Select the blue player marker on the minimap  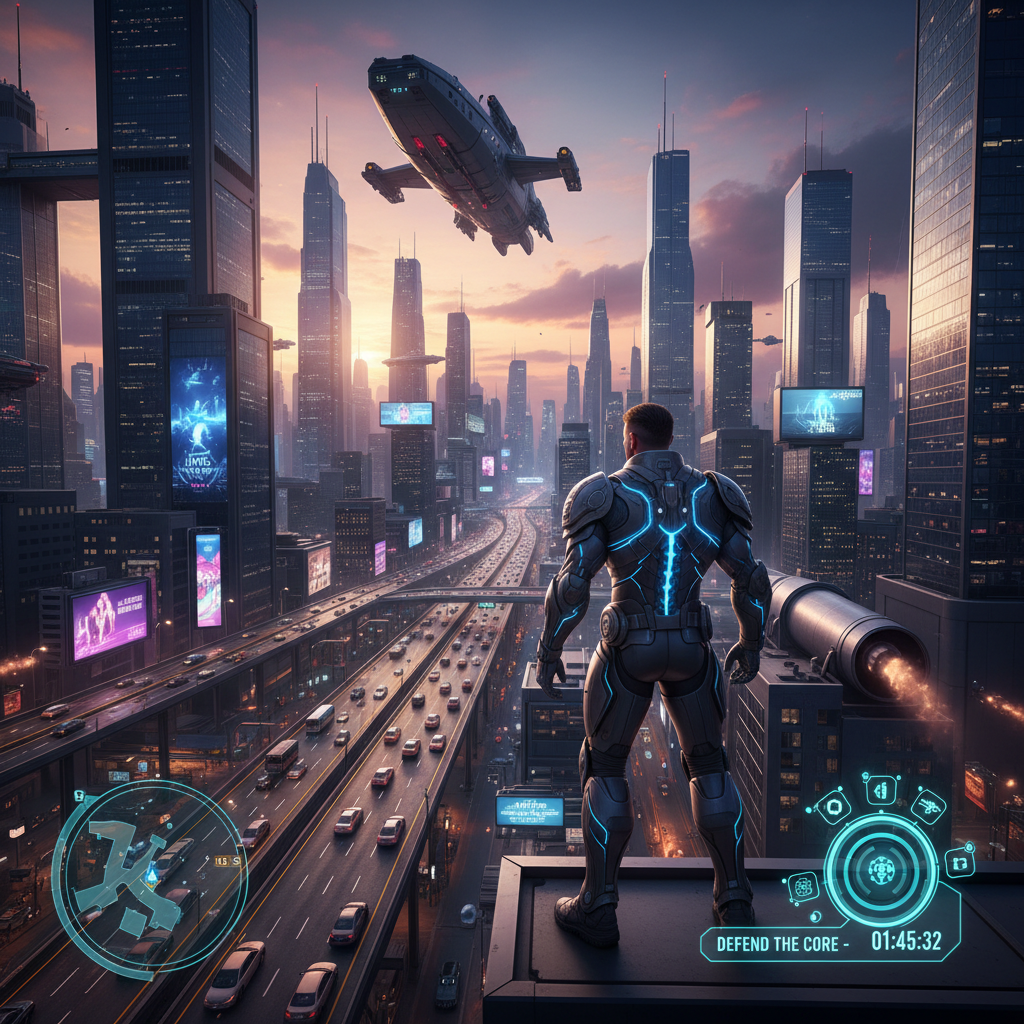pyautogui.click(x=151, y=875)
